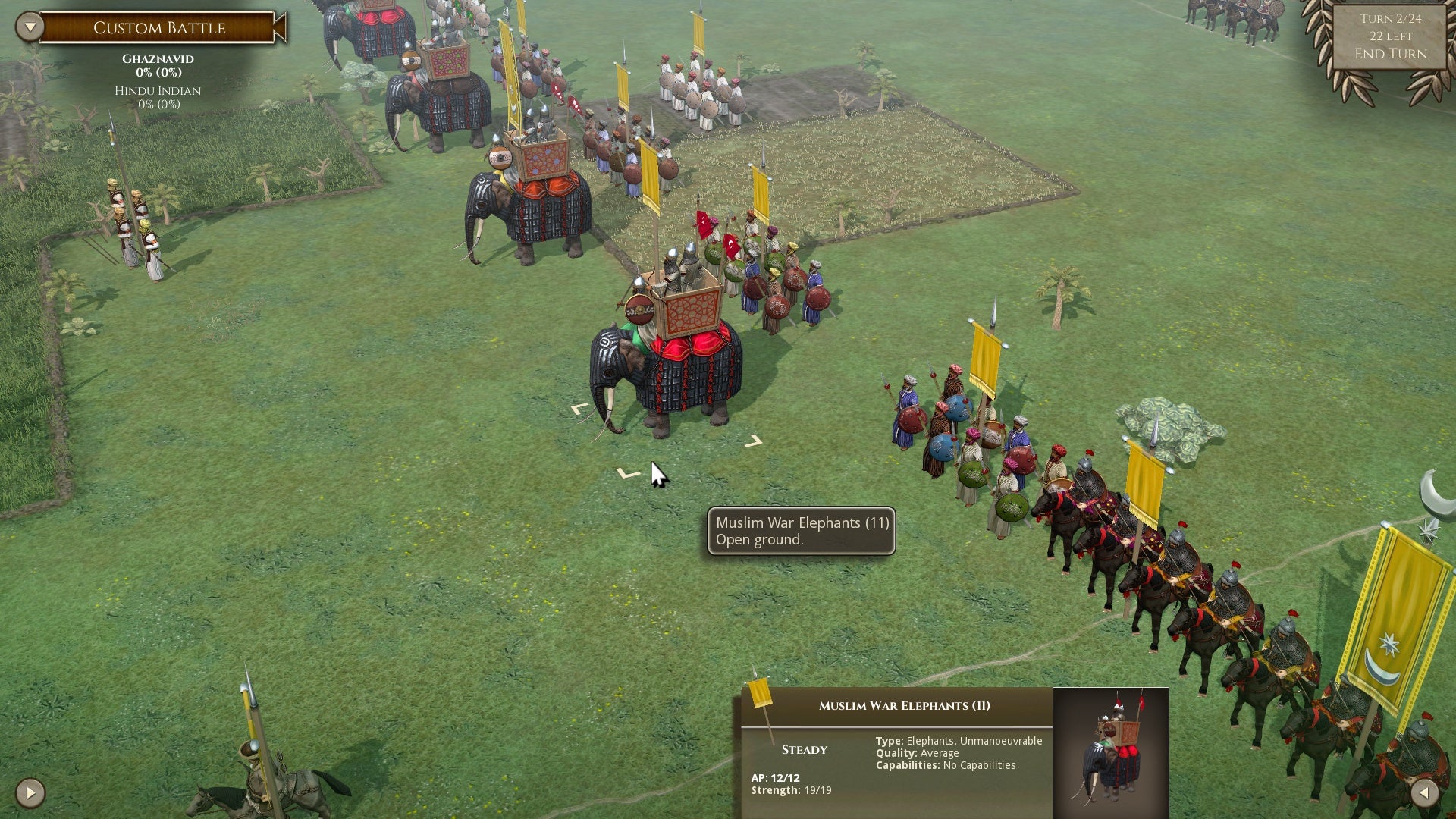Viewport: 1456px width, 819px height.
Task: End the current turn
Action: coord(1390,54)
